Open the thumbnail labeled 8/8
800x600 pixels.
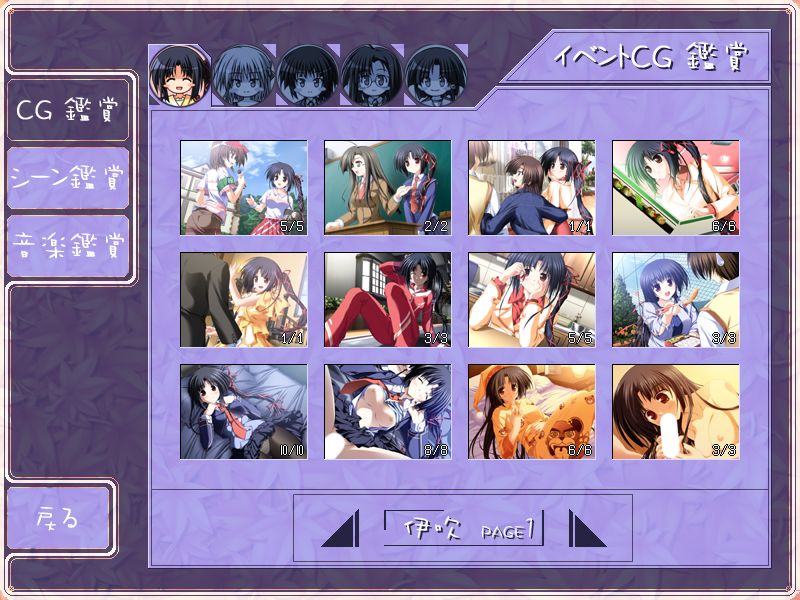[387, 411]
